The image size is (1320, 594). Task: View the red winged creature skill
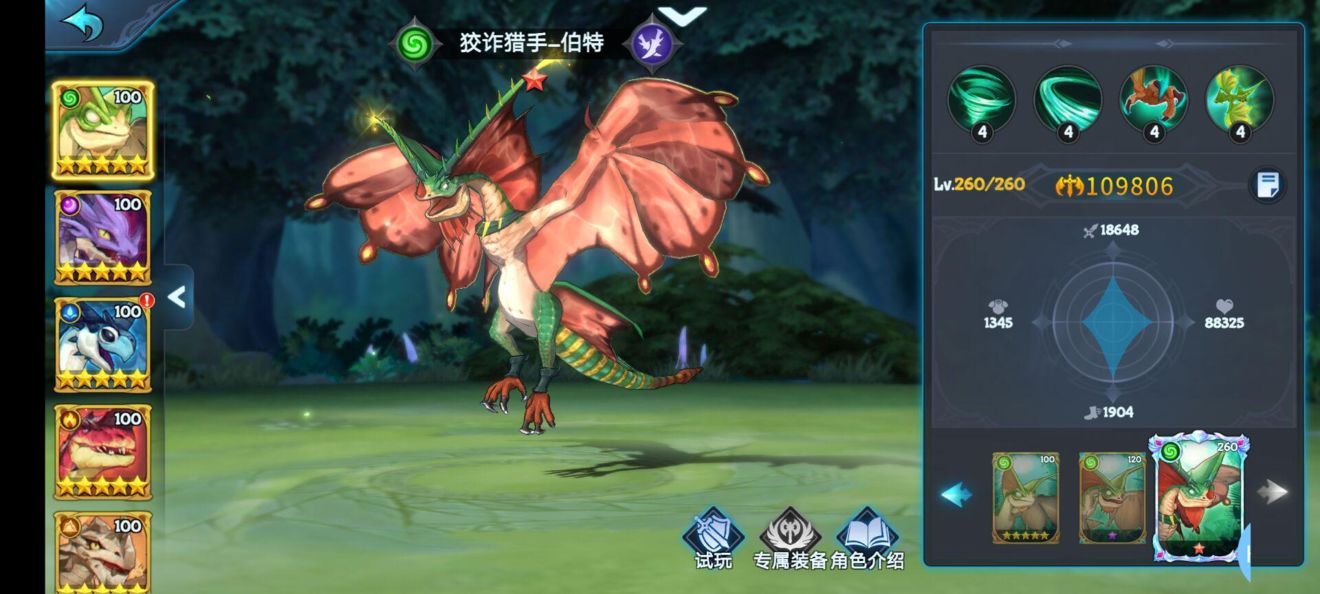[x=1154, y=100]
